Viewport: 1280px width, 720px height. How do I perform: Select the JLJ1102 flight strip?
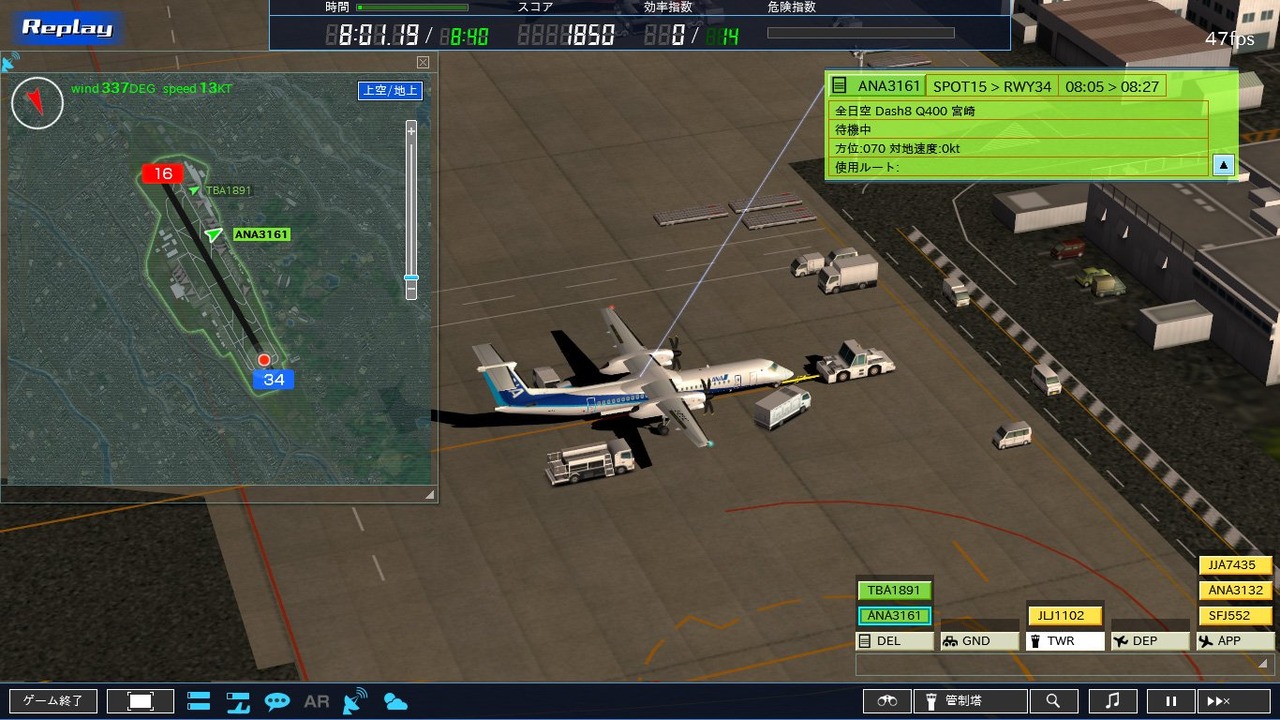[1064, 616]
